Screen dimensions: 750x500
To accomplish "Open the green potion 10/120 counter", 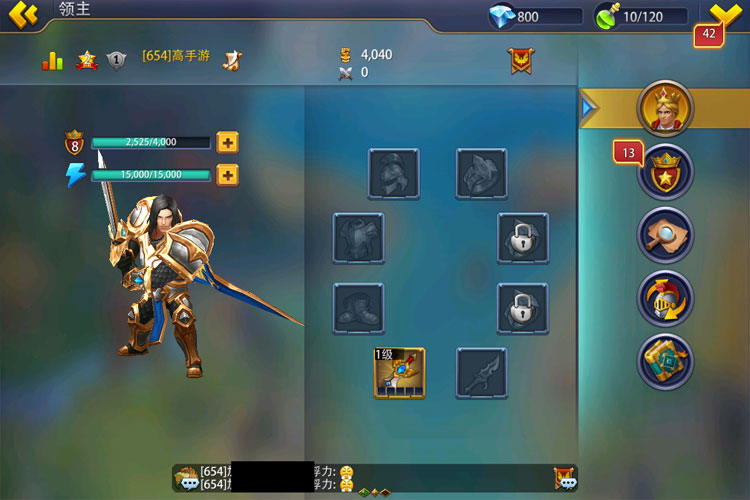I will [x=641, y=16].
